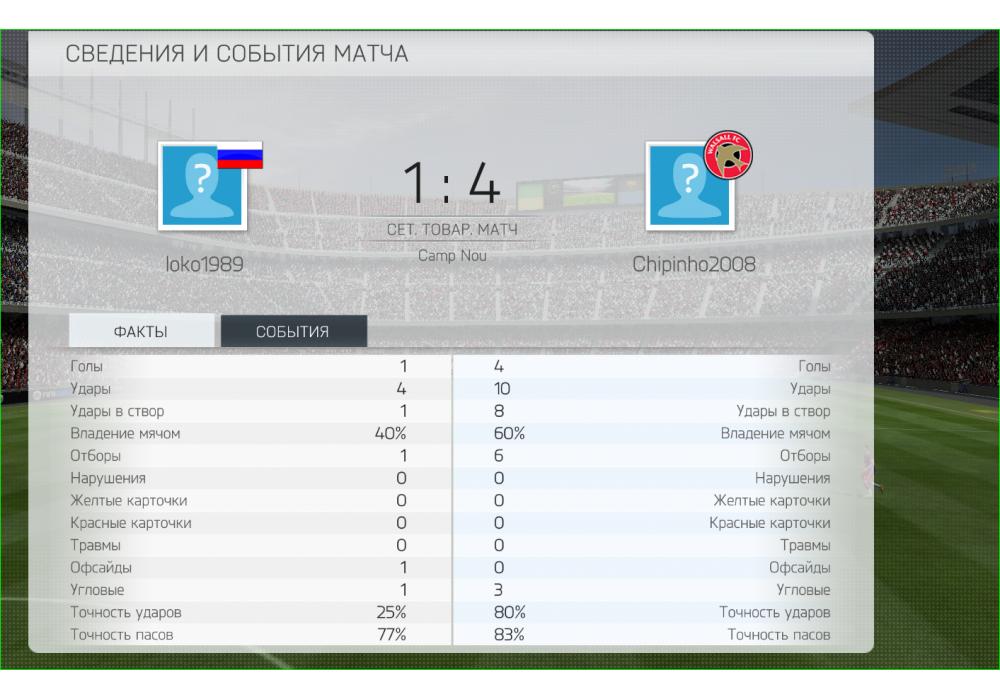
Task: Switch to the ФАКТЫ tab
Action: pyautogui.click(x=141, y=332)
